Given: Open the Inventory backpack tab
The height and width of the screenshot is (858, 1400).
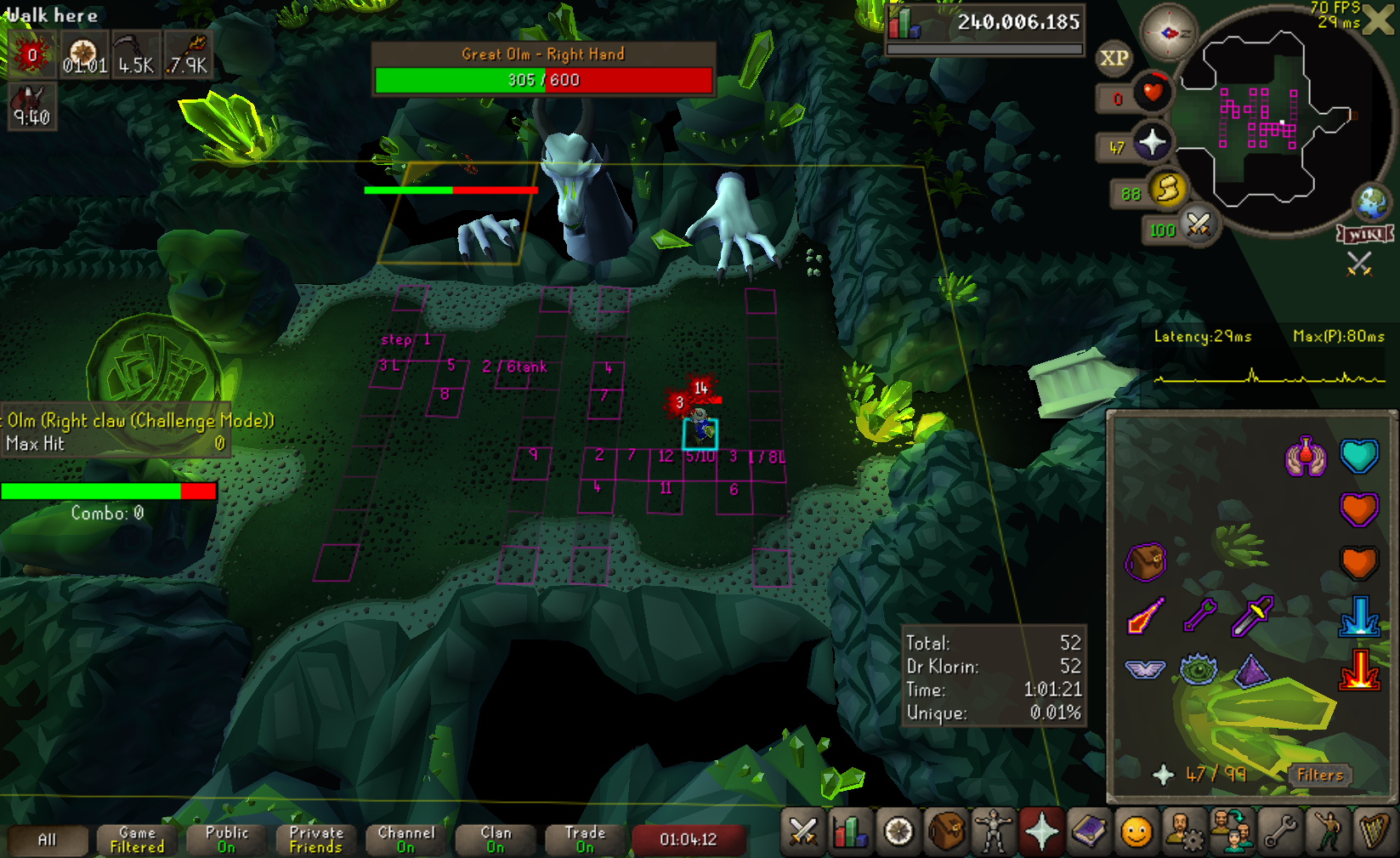Looking at the screenshot, I should pos(946,832).
